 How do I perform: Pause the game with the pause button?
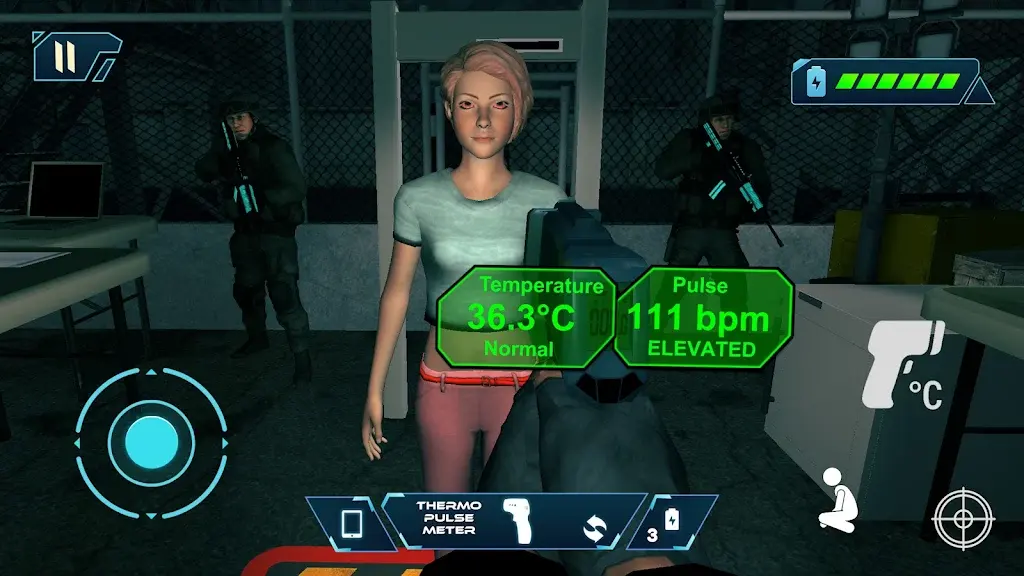(x=66, y=56)
